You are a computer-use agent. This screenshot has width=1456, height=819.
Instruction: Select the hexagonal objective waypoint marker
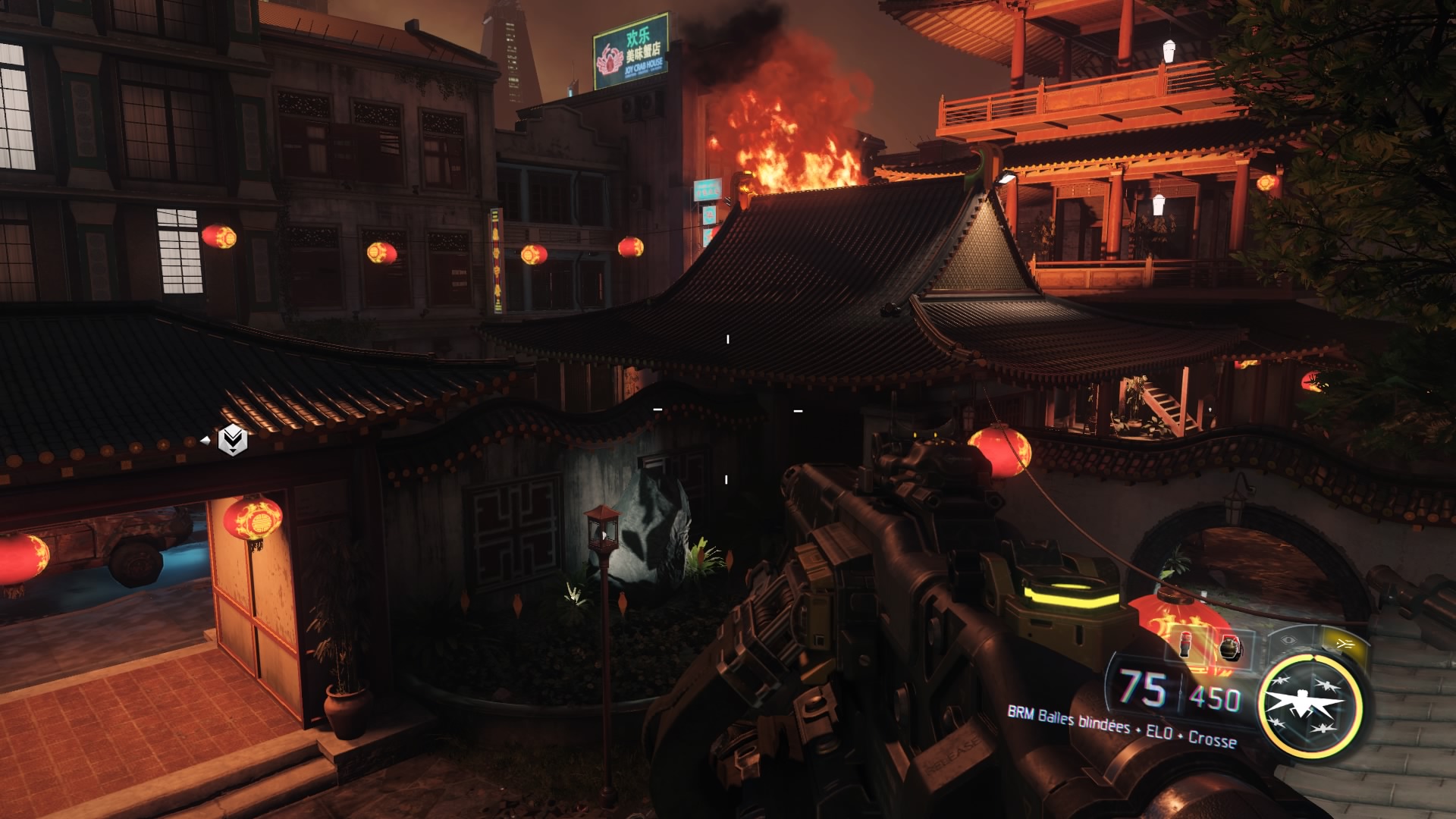(x=232, y=440)
